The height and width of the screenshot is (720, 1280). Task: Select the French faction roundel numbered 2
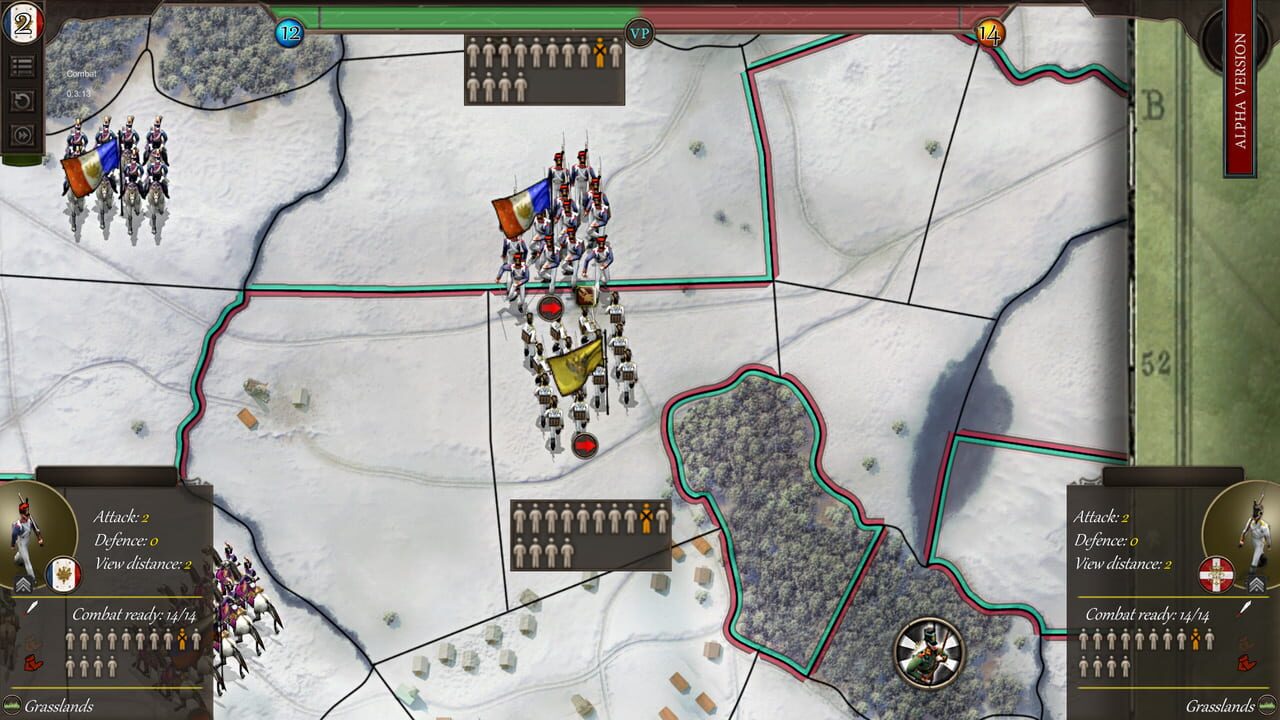click(x=24, y=24)
